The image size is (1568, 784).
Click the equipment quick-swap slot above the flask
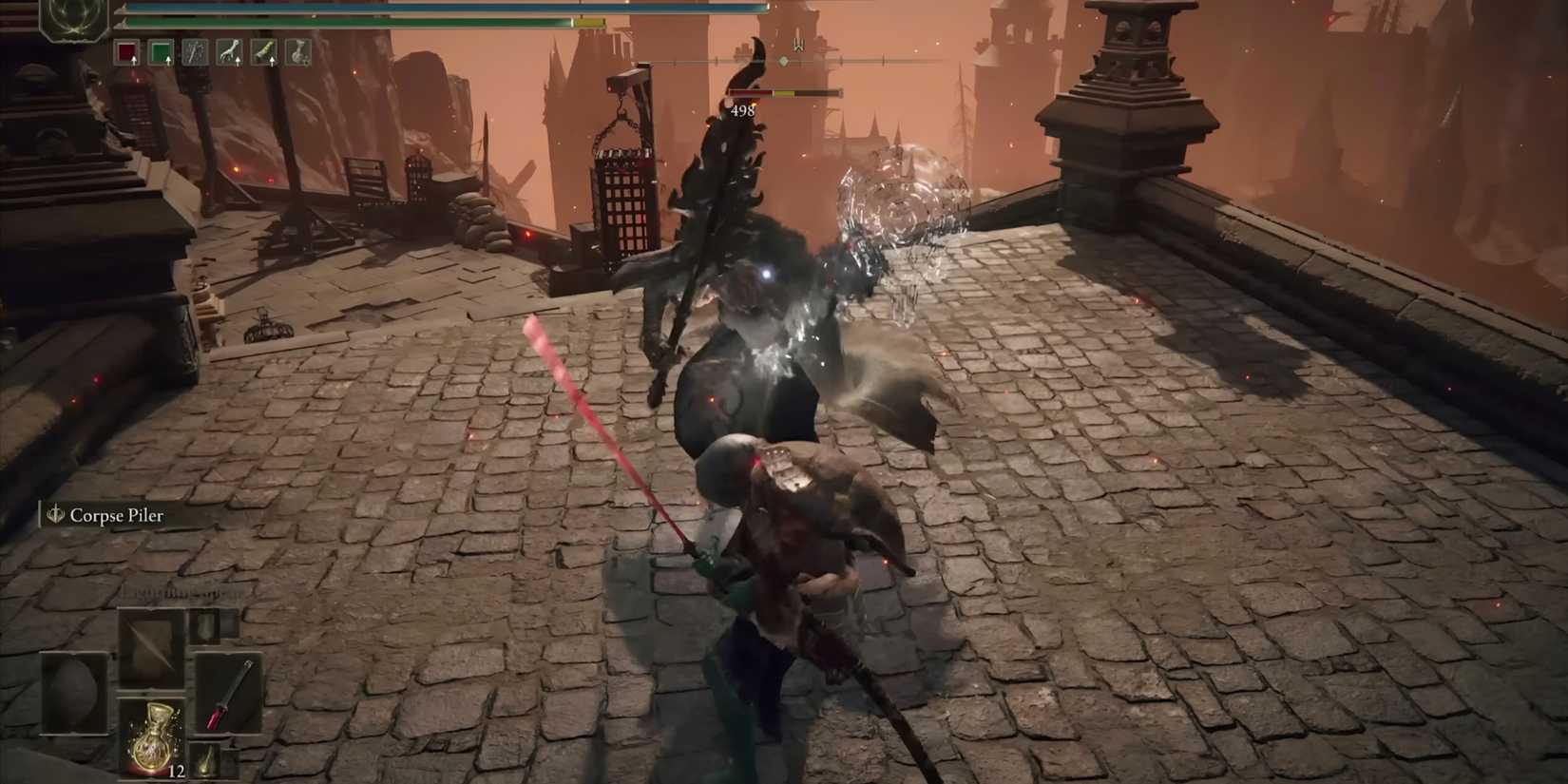[207, 624]
